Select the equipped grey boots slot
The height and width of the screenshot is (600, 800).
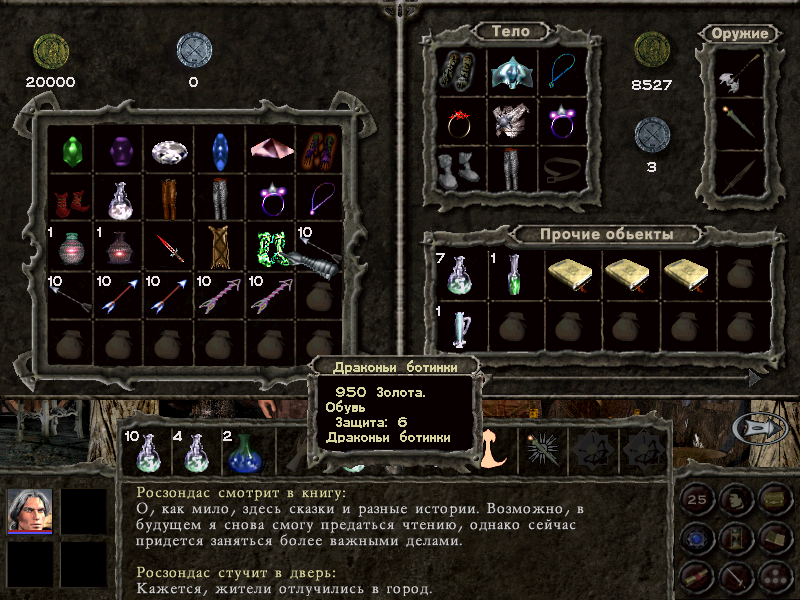click(x=462, y=169)
